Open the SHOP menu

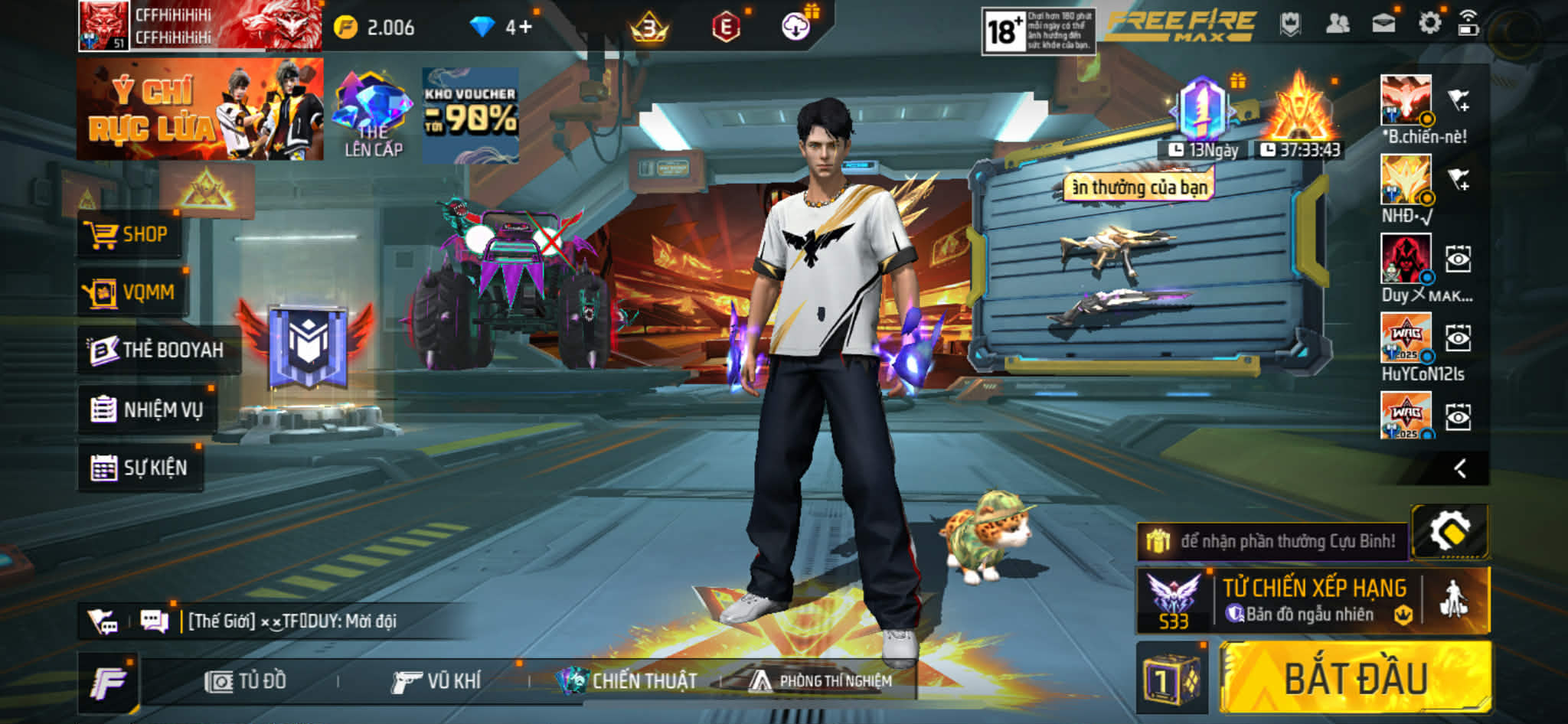click(x=129, y=234)
